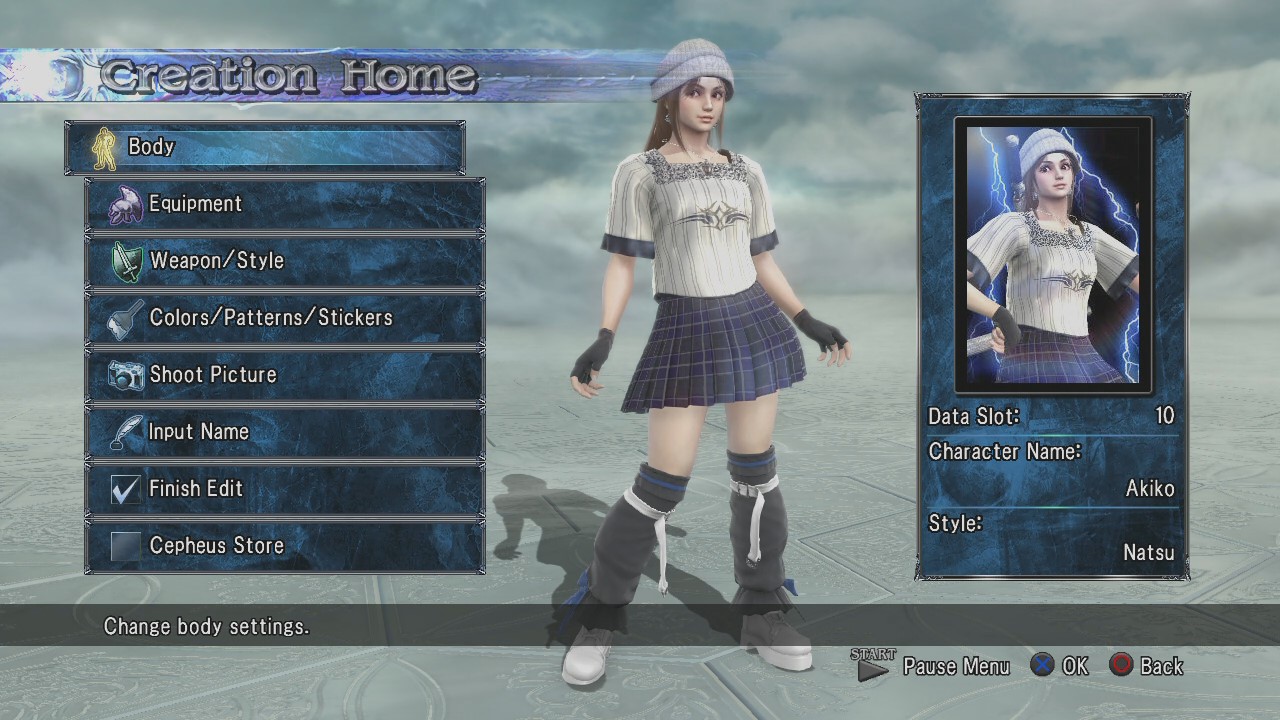Choose Weapon/Style option
This screenshot has width=1280, height=720.
(285, 261)
